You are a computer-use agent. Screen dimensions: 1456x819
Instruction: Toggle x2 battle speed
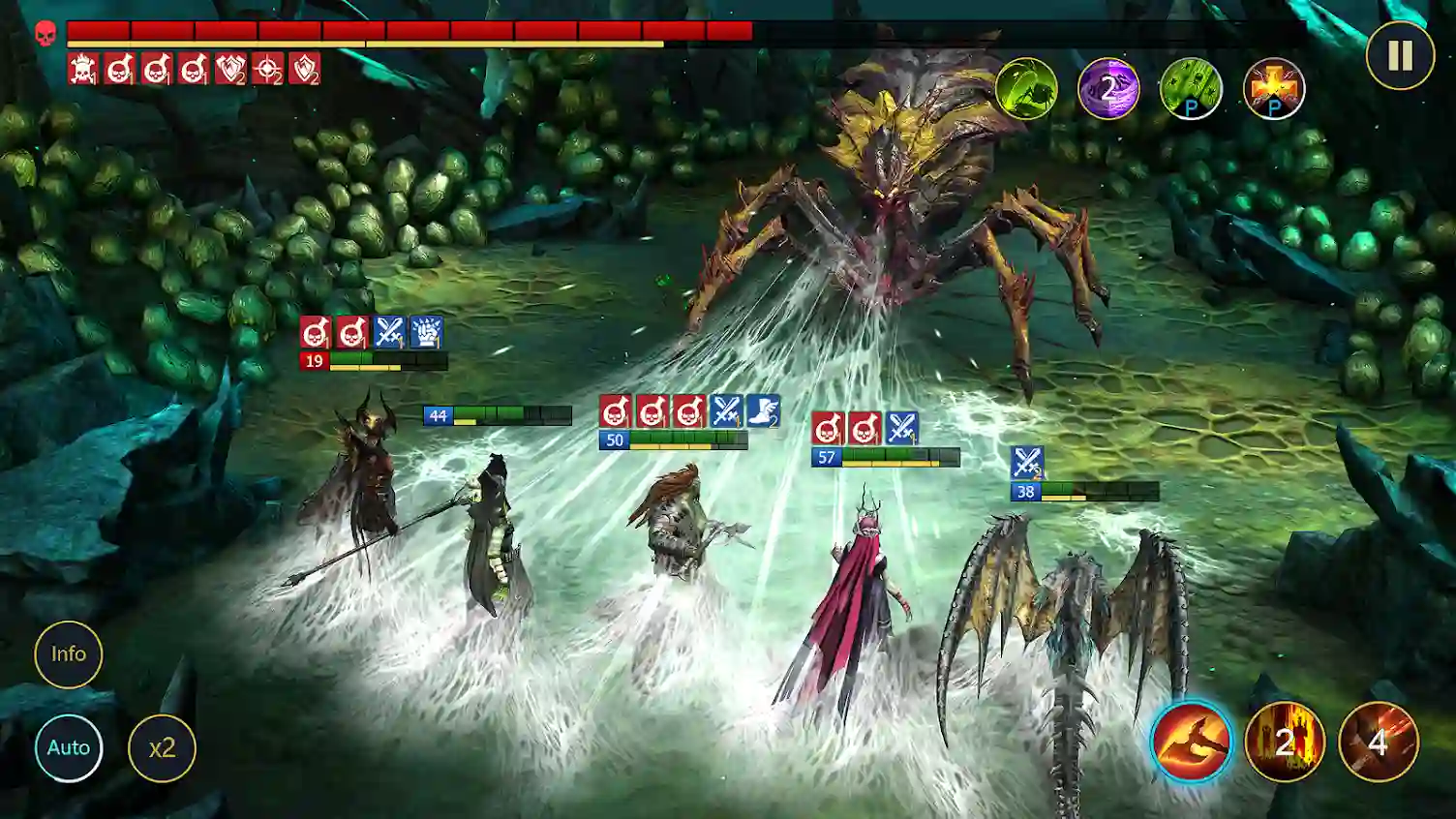coord(164,746)
